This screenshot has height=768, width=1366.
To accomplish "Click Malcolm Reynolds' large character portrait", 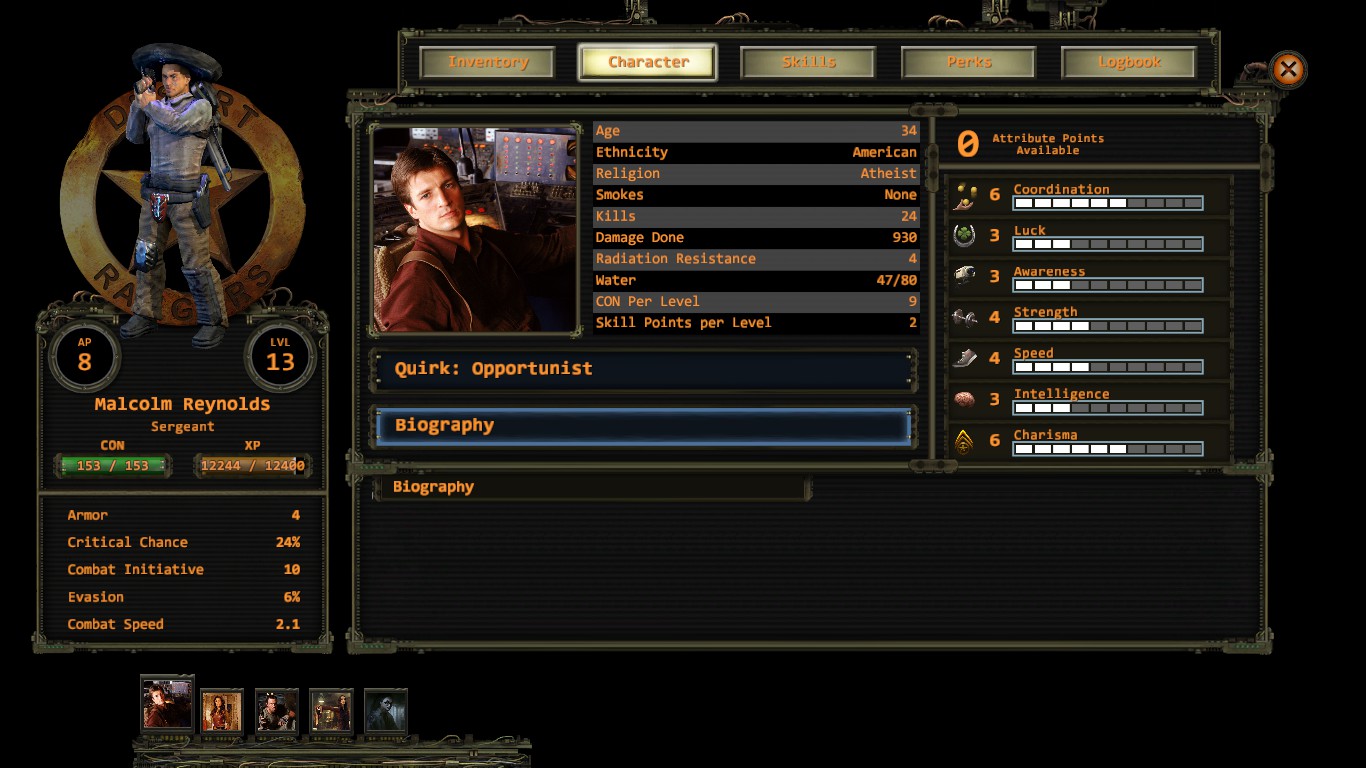I will pyautogui.click(x=475, y=229).
